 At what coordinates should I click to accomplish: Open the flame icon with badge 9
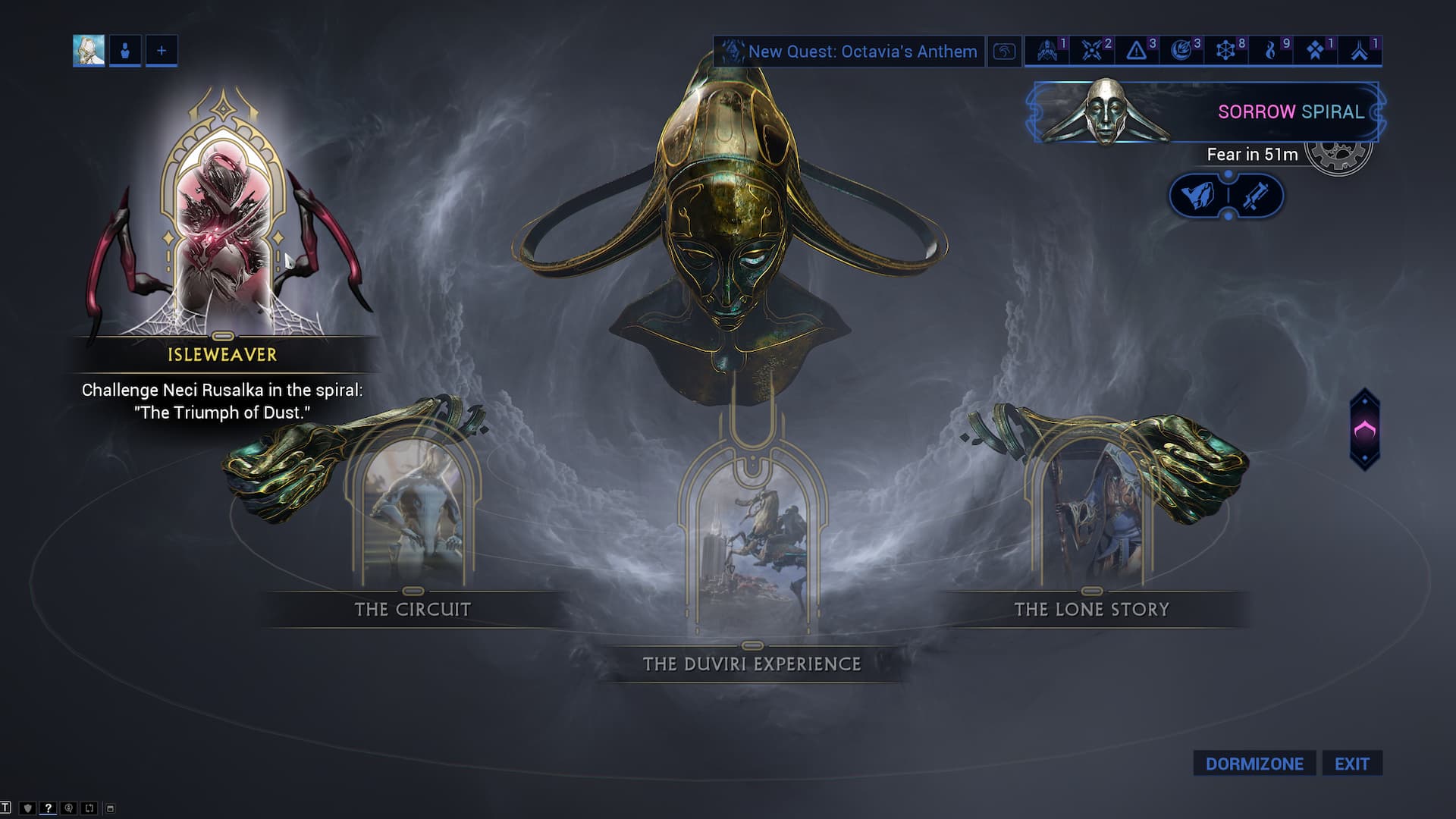(1271, 51)
